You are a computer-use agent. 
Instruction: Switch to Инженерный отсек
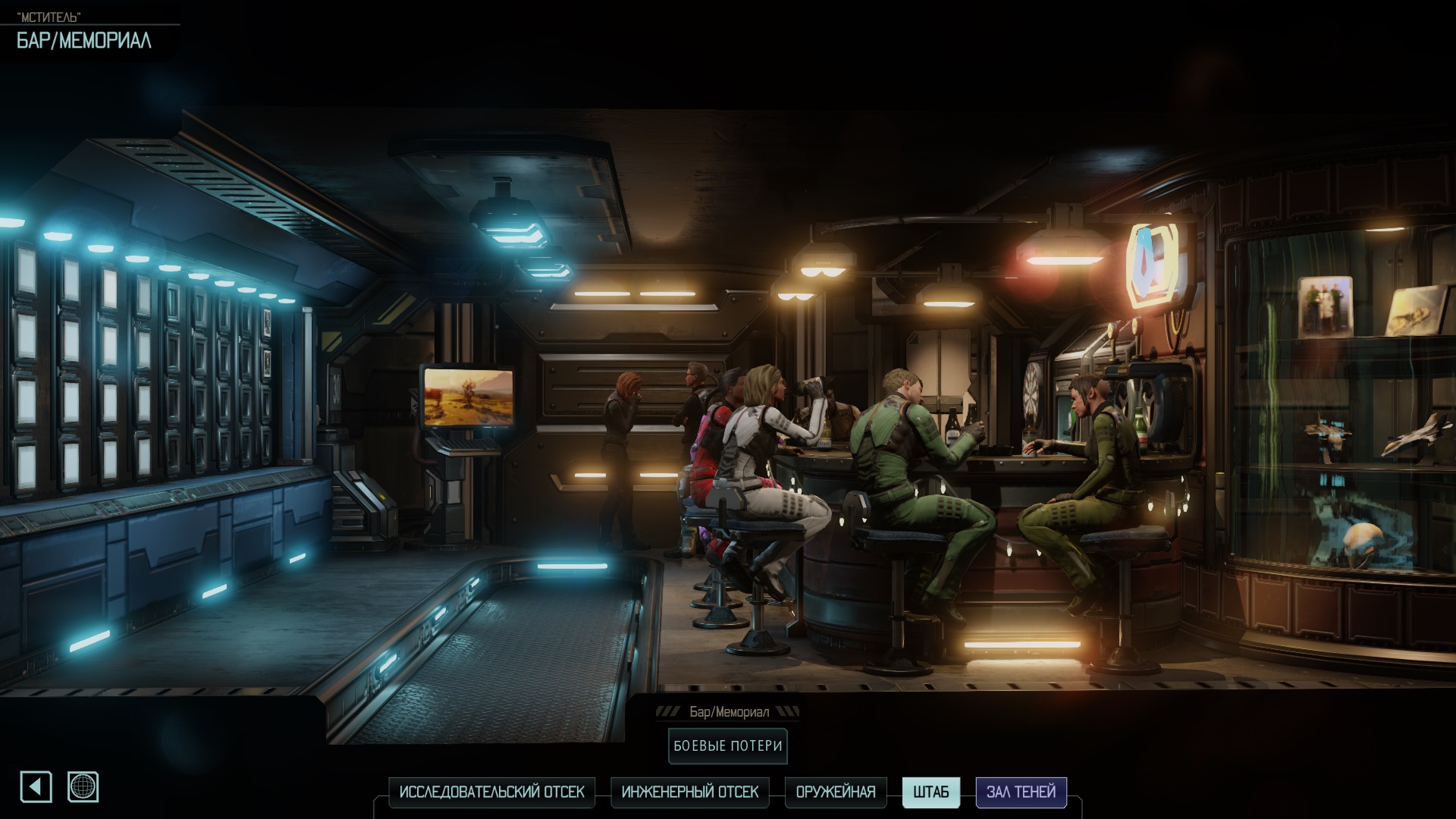click(690, 792)
